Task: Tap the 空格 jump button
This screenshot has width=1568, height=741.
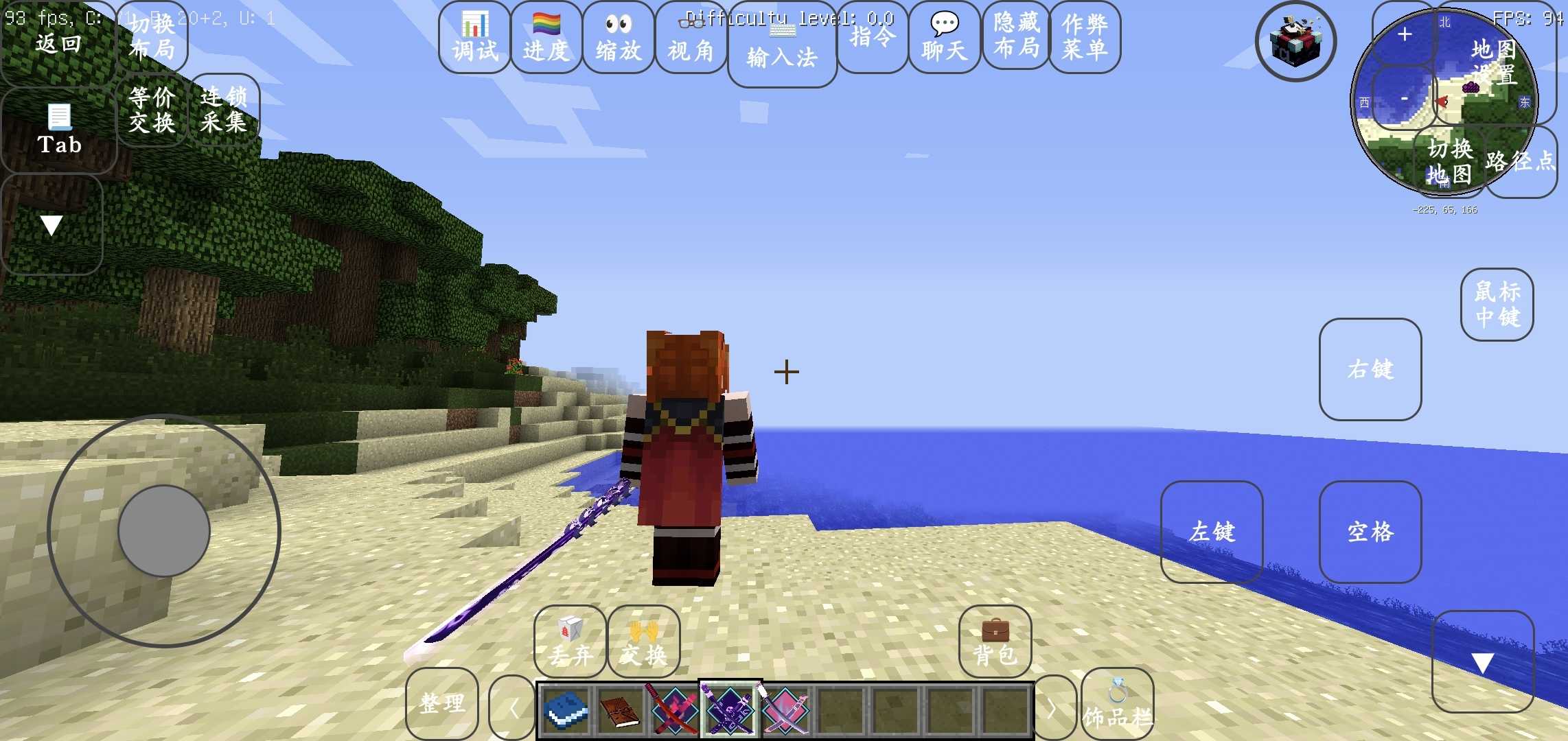Action: click(1370, 532)
